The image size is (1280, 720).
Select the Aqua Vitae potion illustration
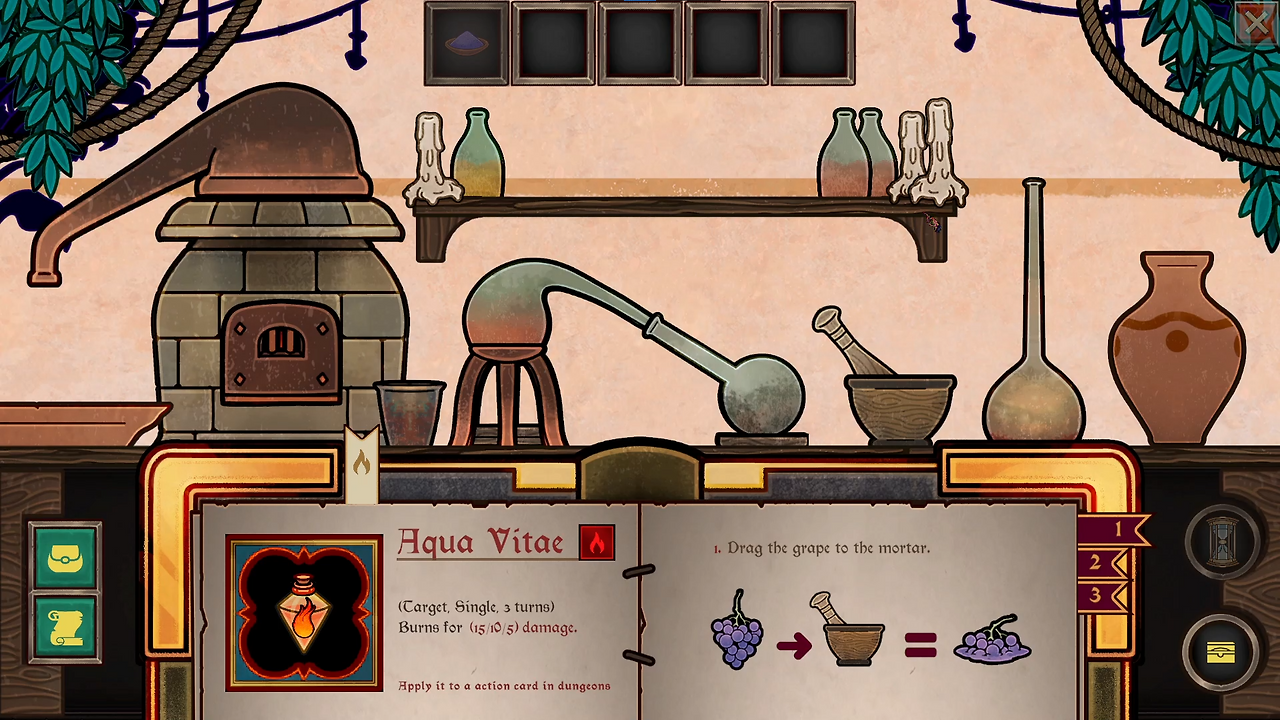click(x=303, y=610)
